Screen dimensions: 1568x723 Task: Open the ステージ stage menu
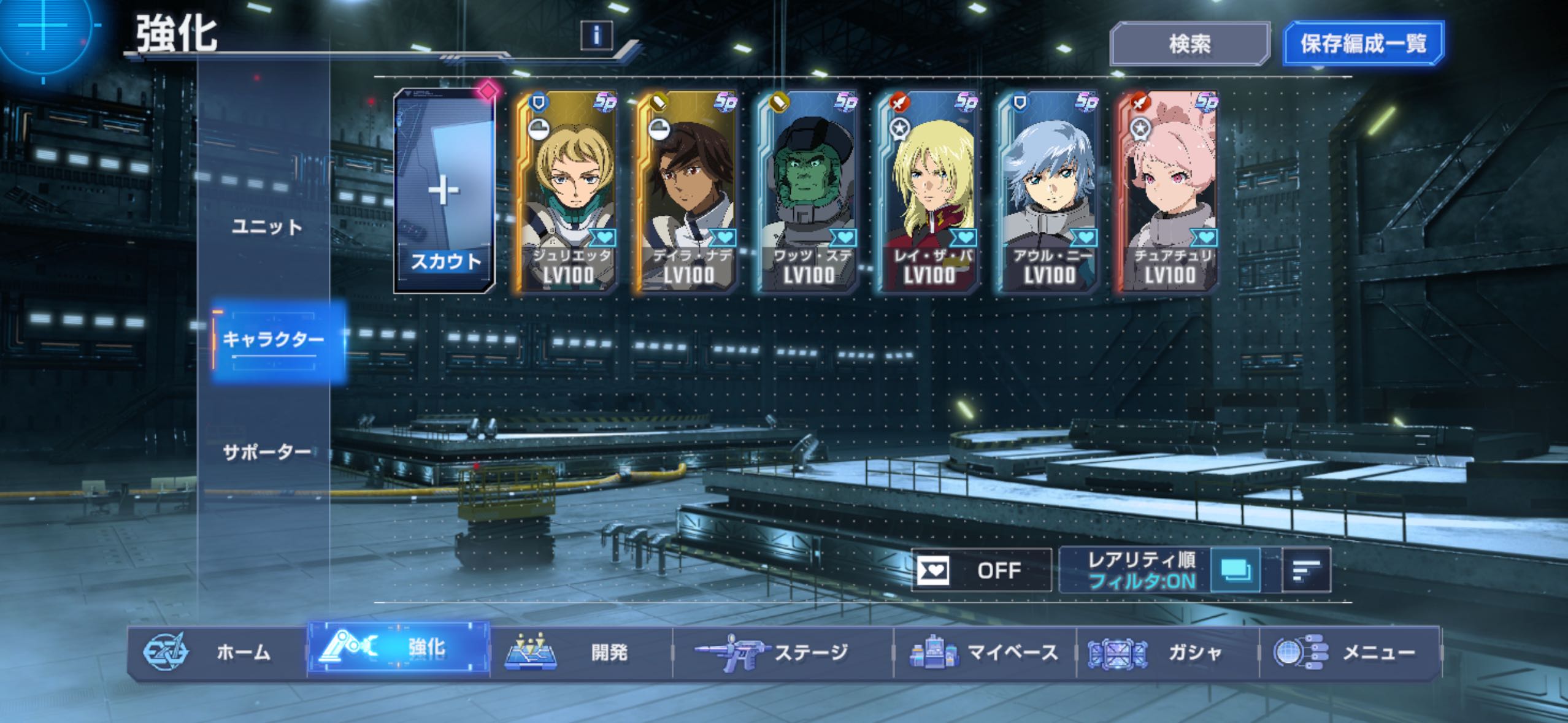click(x=782, y=652)
